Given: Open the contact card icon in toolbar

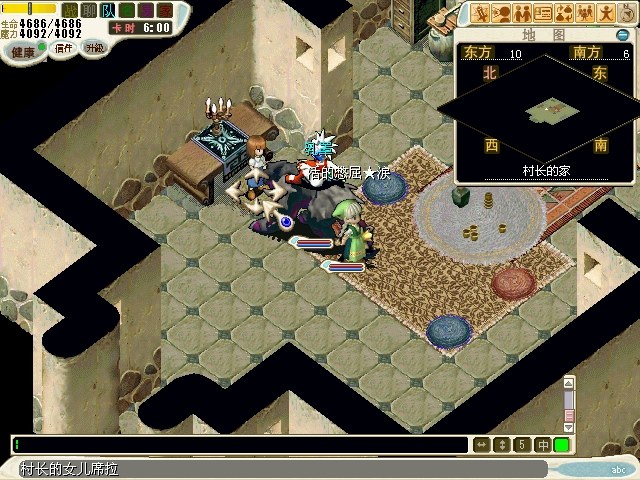Looking at the screenshot, I should click(544, 13).
